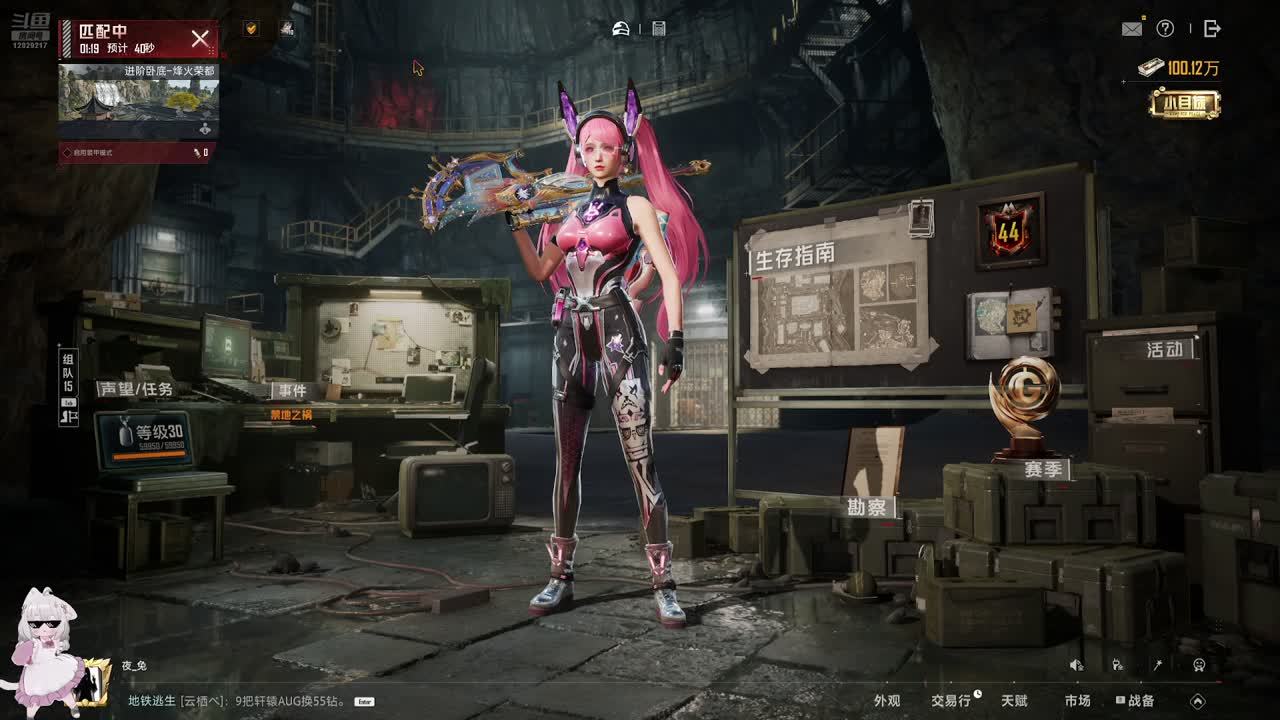Switch to the 外观 appearance tab
Viewport: 1280px width, 720px height.
point(887,701)
